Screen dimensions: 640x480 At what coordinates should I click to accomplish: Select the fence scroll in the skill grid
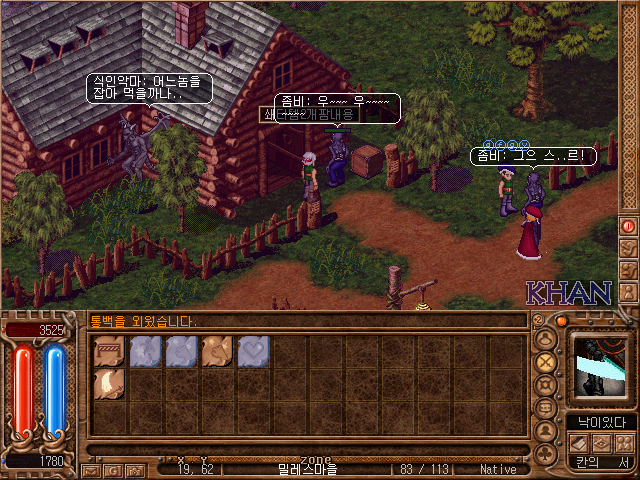(109, 350)
